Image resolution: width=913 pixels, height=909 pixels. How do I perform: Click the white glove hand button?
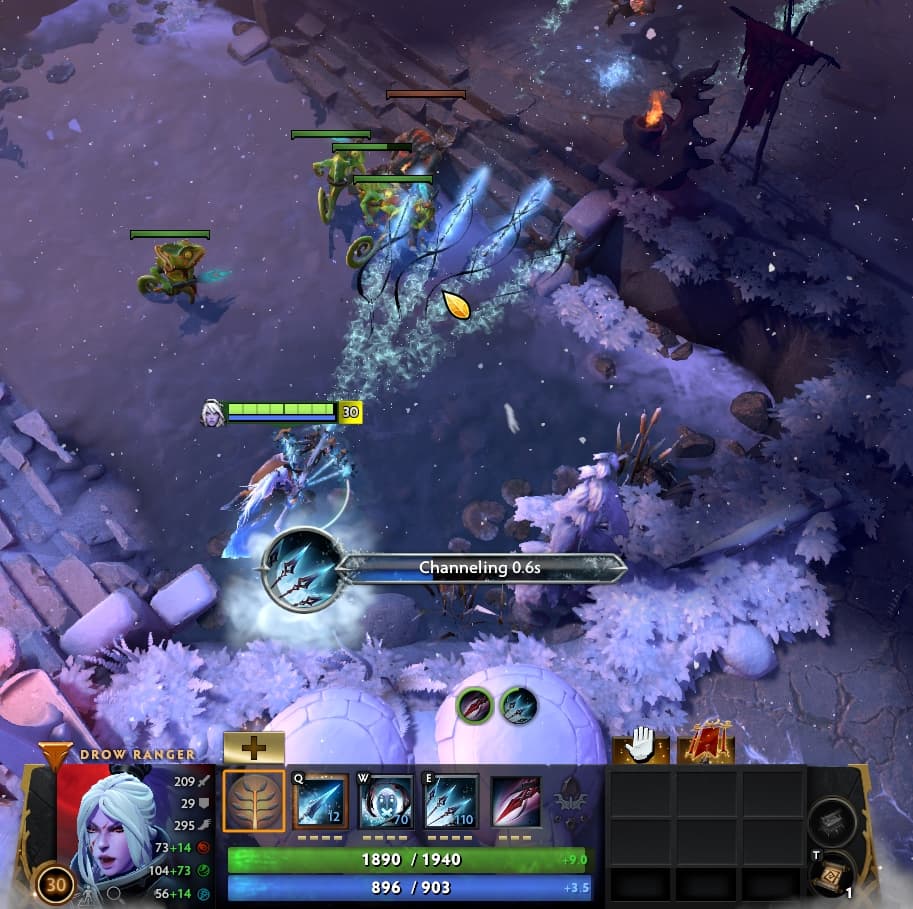(639, 745)
